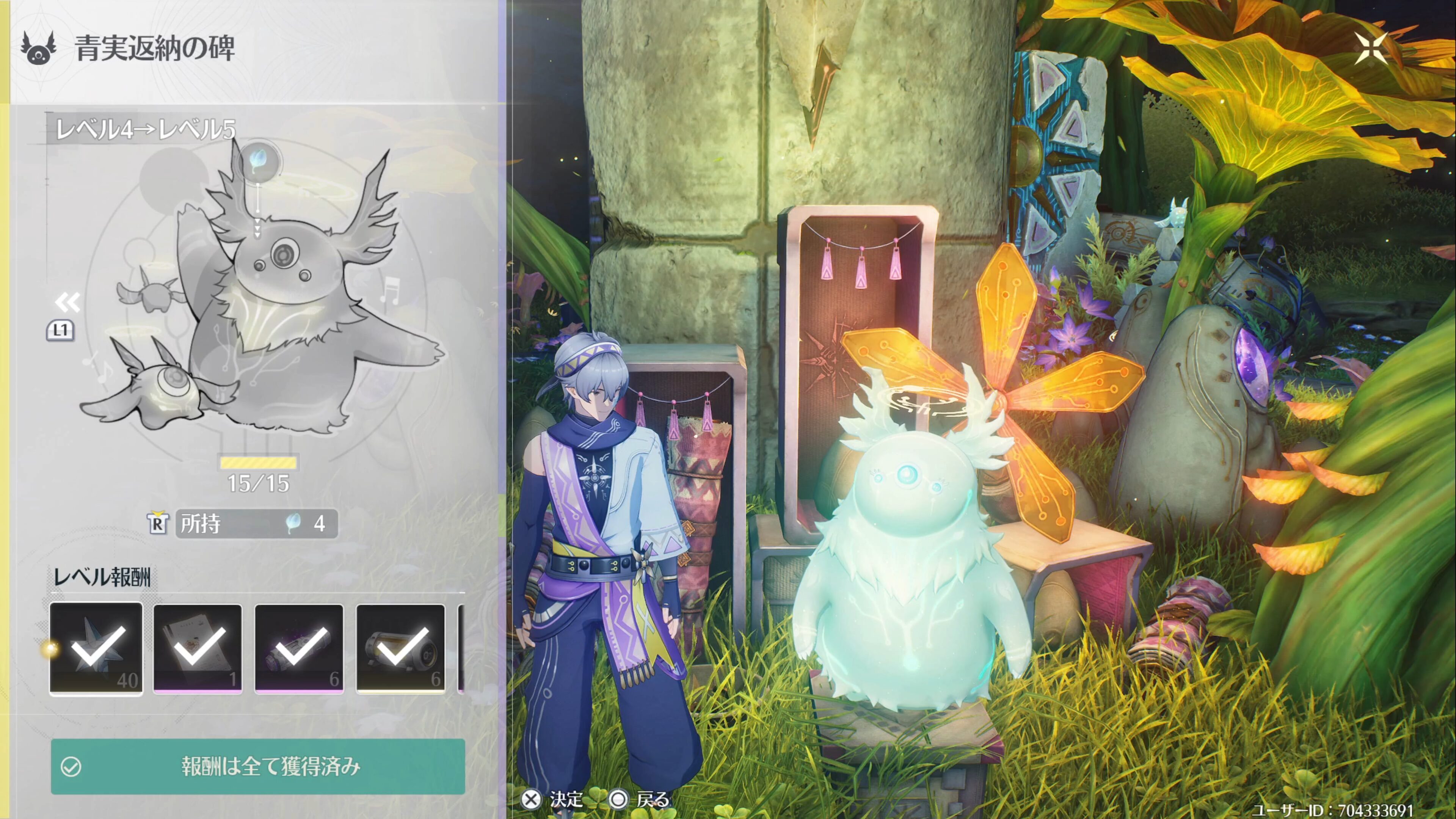Select the star-shaped reward slot showing 40
This screenshot has width=1456, height=819.
[x=96, y=648]
